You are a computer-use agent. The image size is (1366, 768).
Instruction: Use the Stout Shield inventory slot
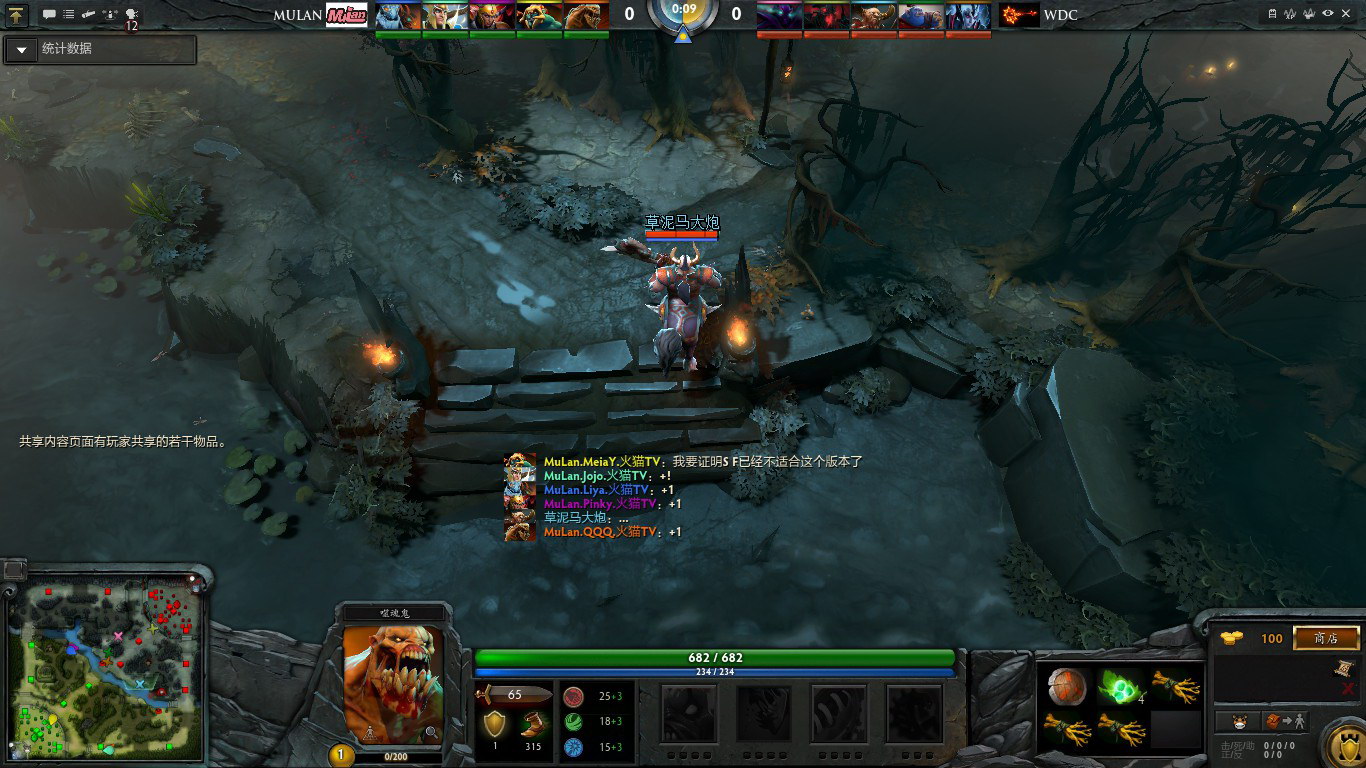pos(1068,686)
